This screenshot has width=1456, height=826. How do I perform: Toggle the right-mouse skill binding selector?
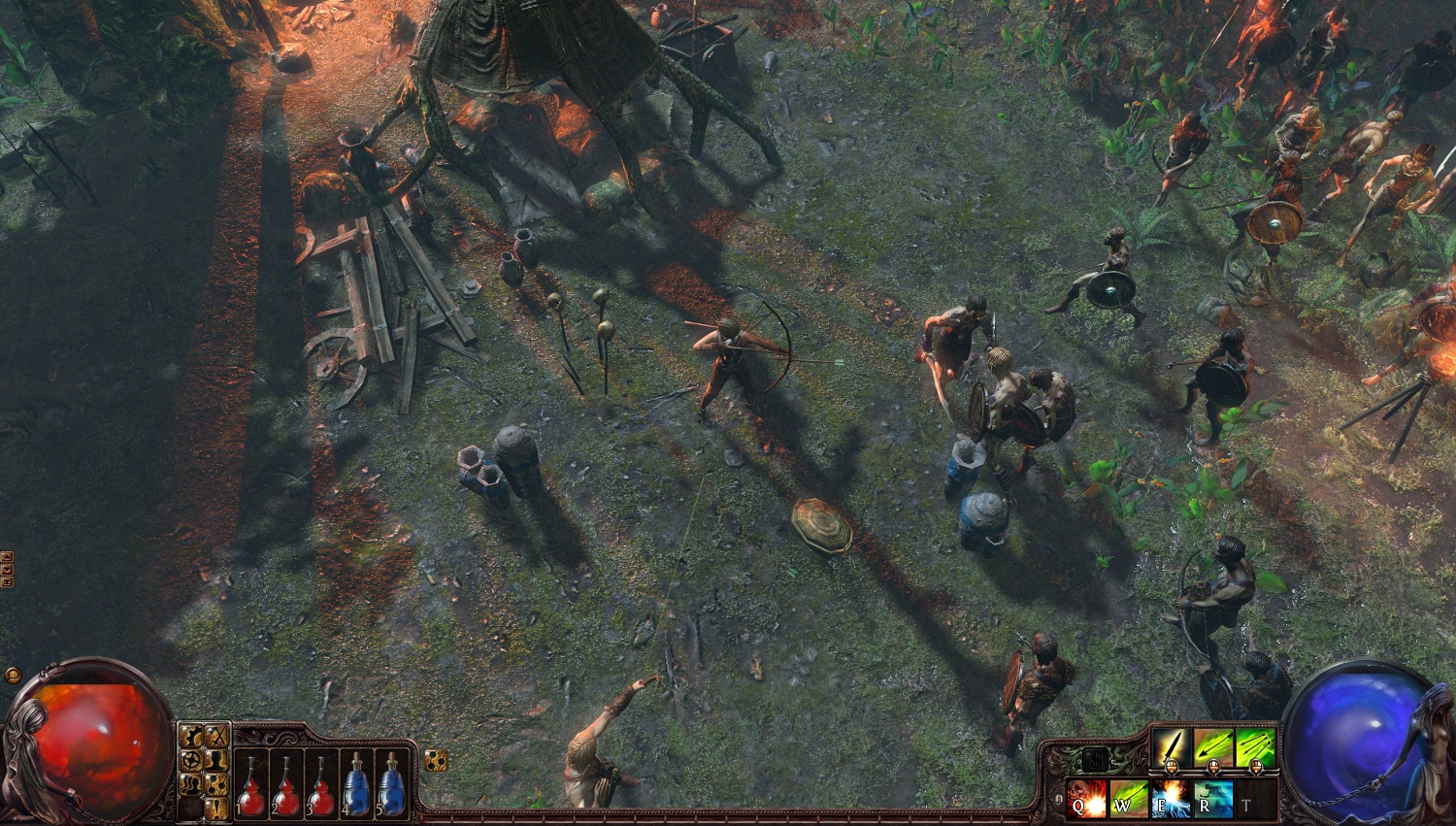[1255, 767]
